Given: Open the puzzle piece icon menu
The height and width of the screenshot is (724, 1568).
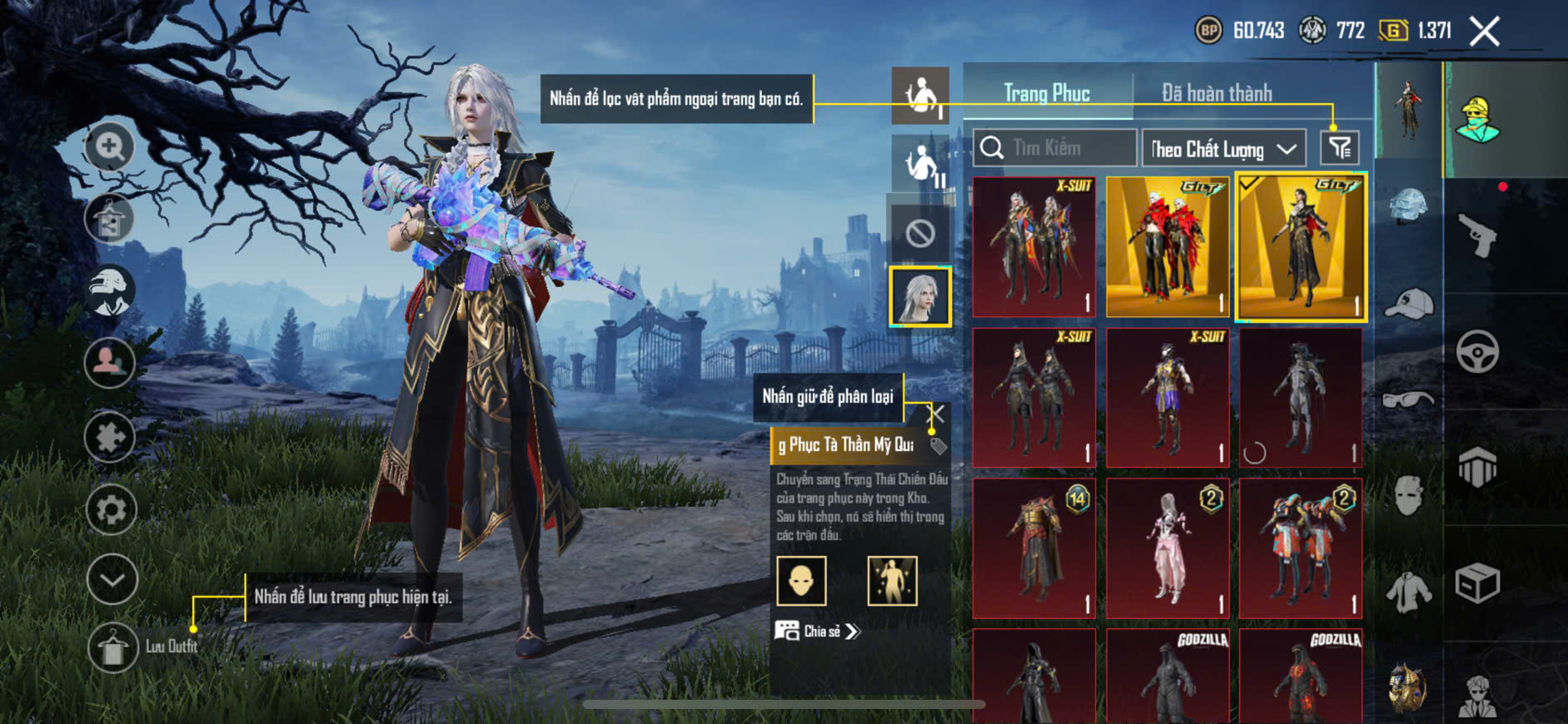Looking at the screenshot, I should tap(110, 436).
